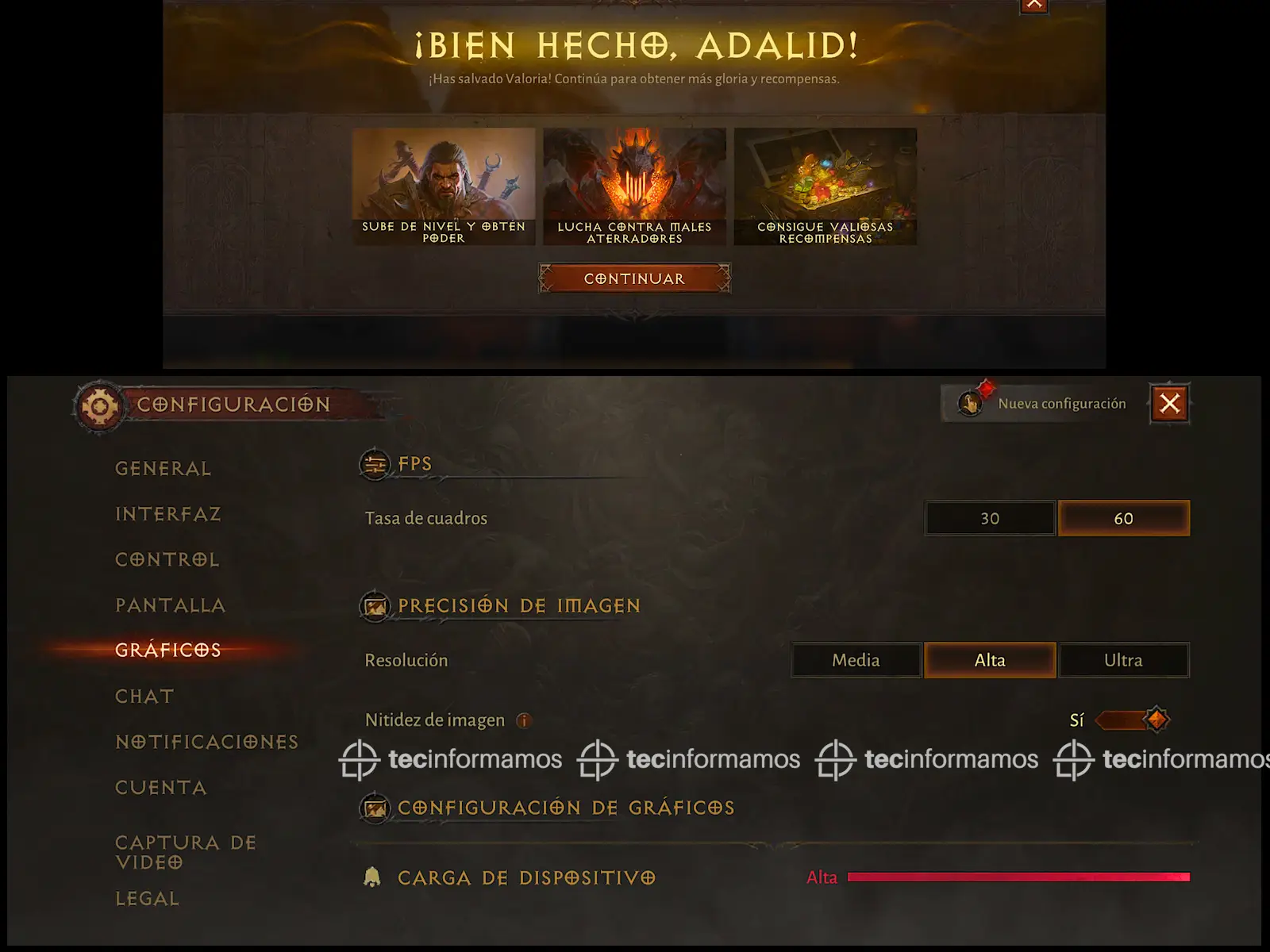The image size is (1270, 952).
Task: Open the Interfaz settings section
Action: click(168, 514)
